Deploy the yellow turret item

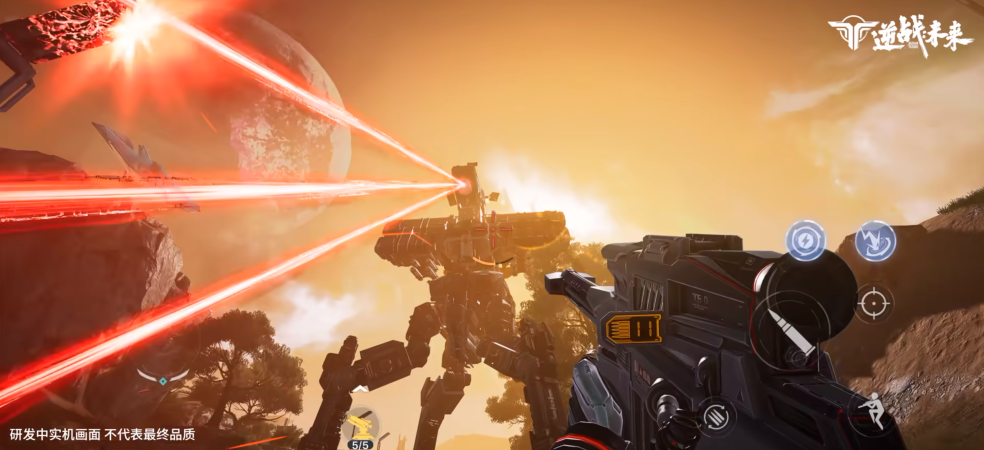pos(362,425)
